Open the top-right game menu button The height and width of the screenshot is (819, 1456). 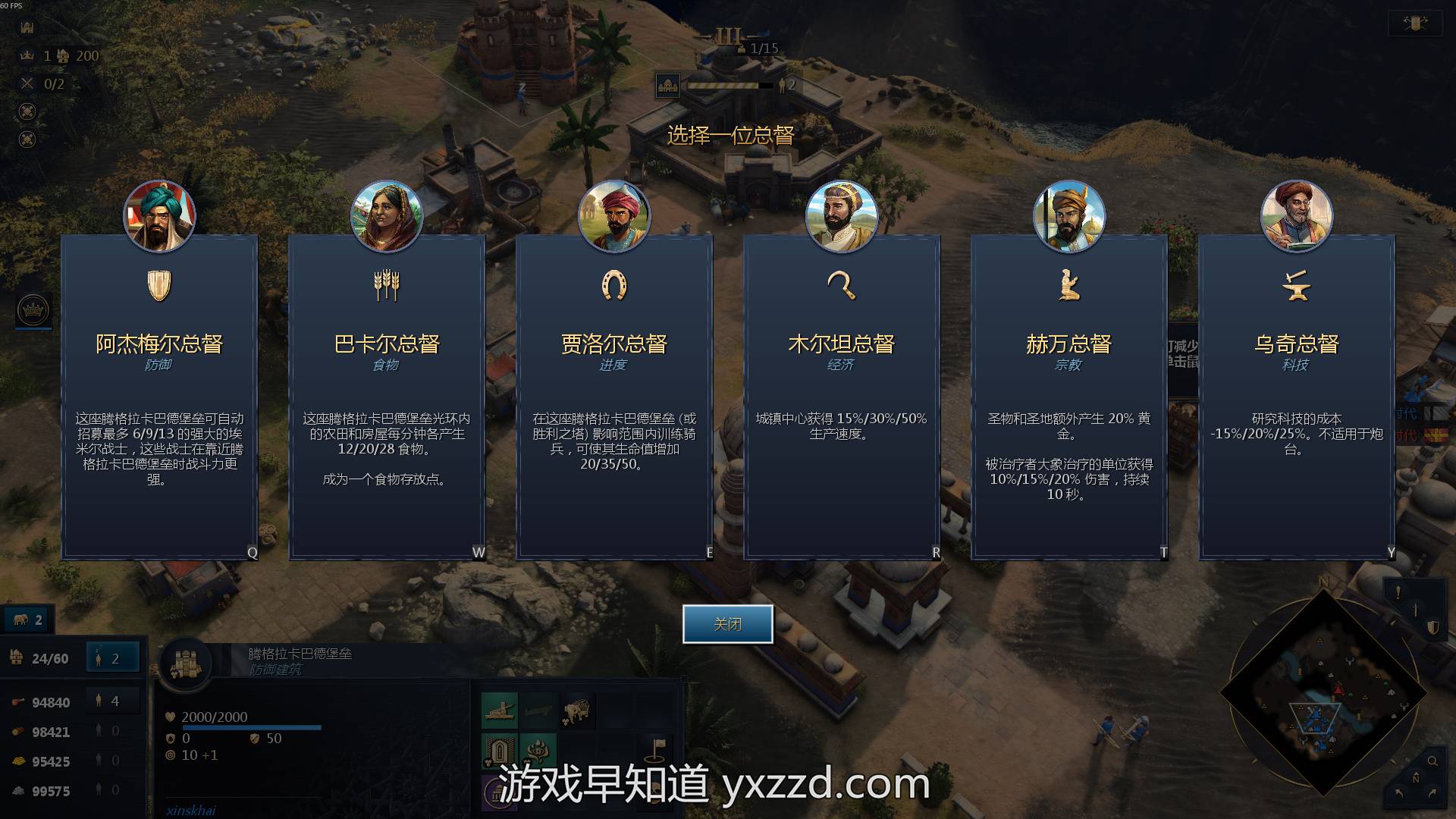click(x=1415, y=24)
